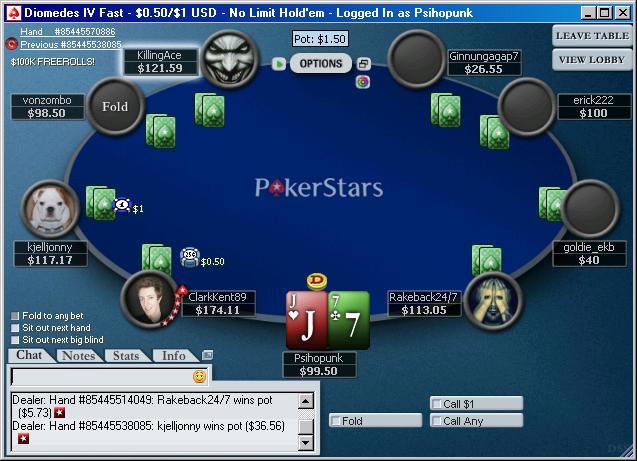Open the smiley emoticon picker
The width and height of the screenshot is (637, 461).
tap(200, 376)
